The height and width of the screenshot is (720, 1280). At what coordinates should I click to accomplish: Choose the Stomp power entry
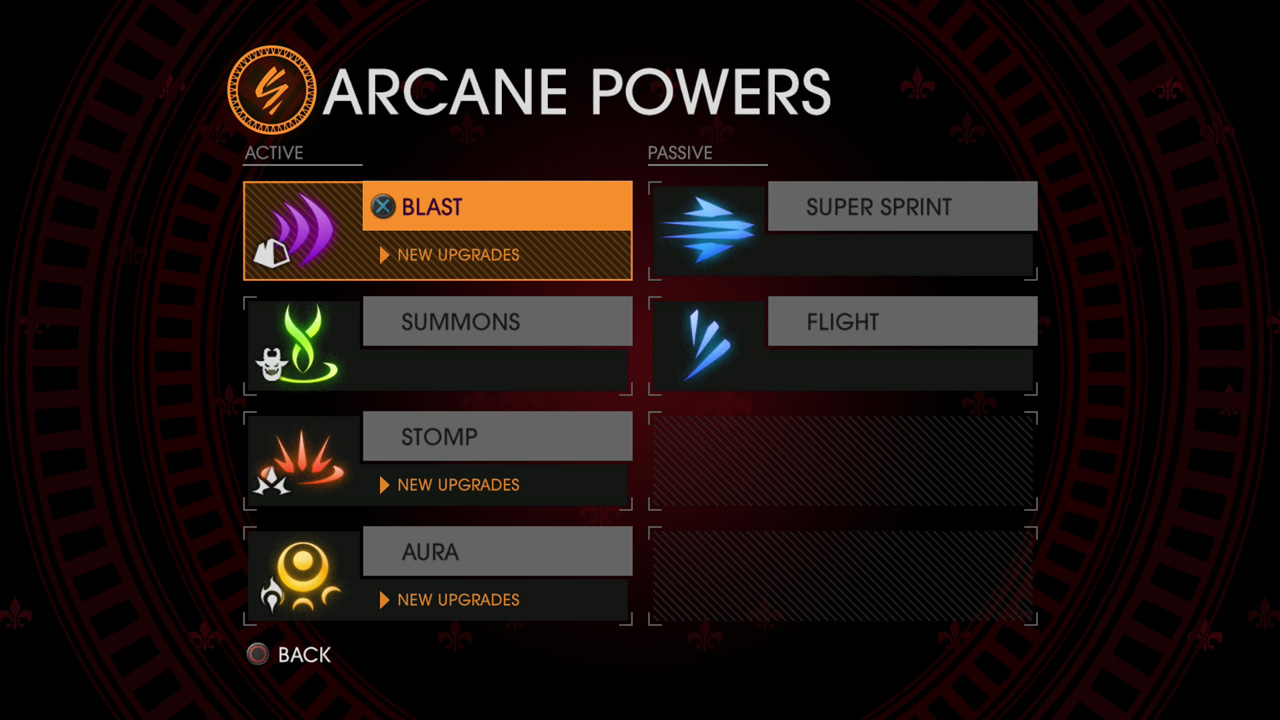496,437
